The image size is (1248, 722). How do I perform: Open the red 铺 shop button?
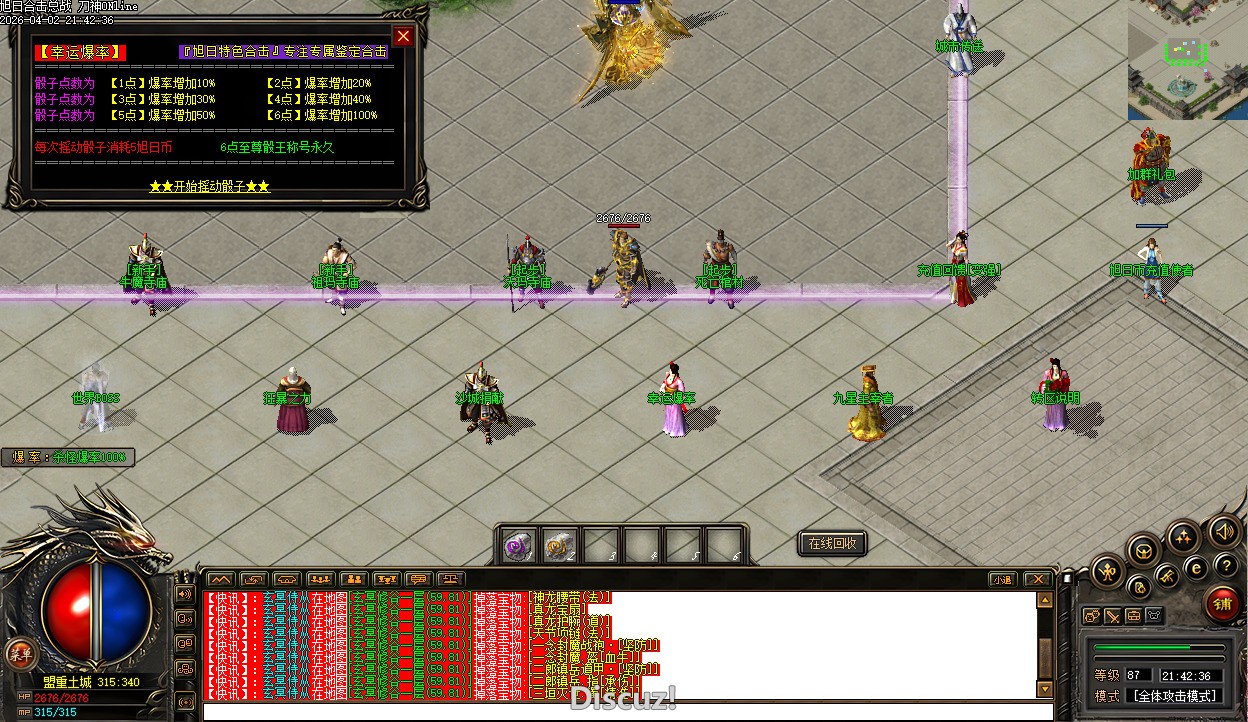point(1221,604)
